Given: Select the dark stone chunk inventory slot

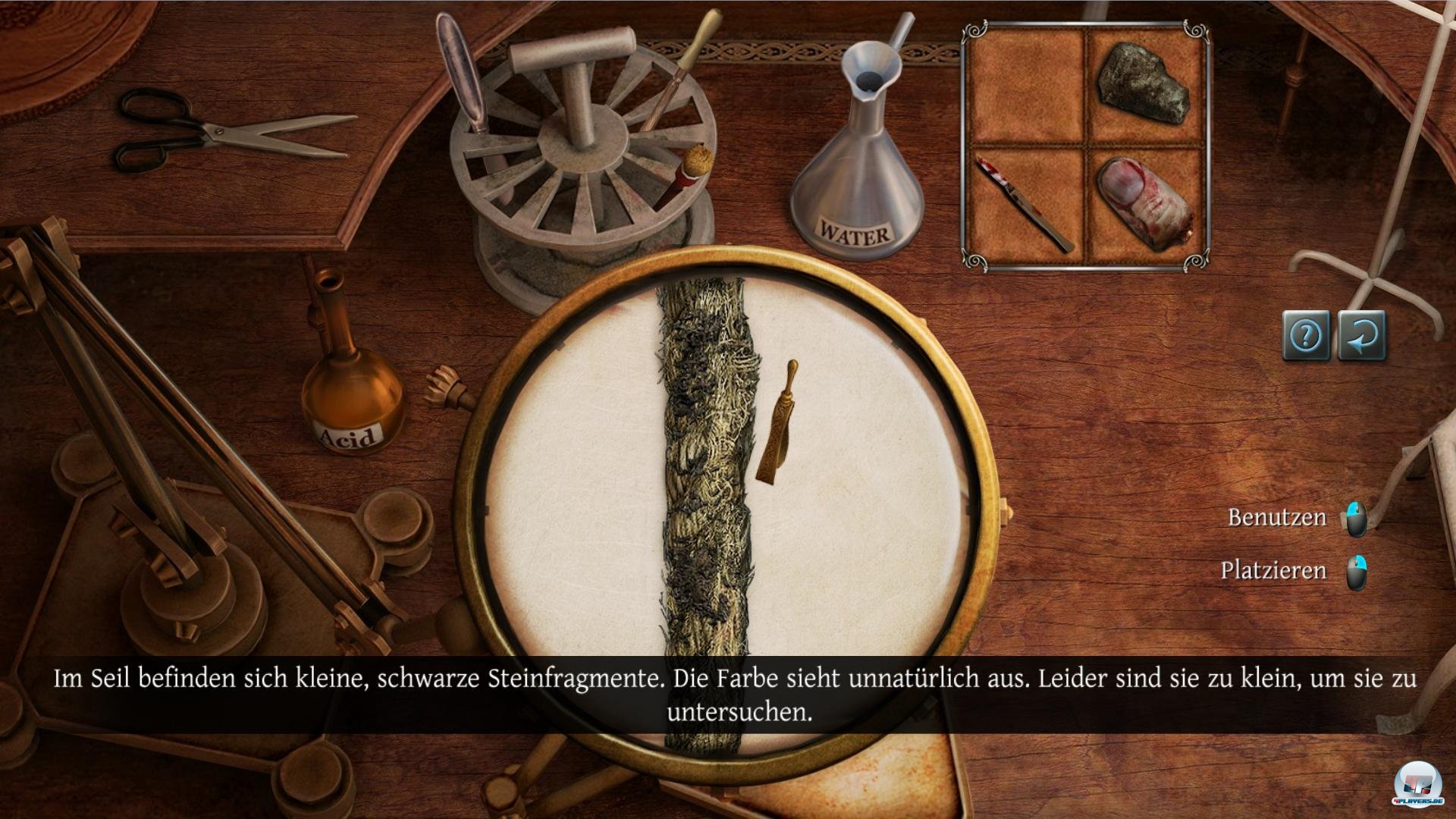Looking at the screenshot, I should point(1144,83).
